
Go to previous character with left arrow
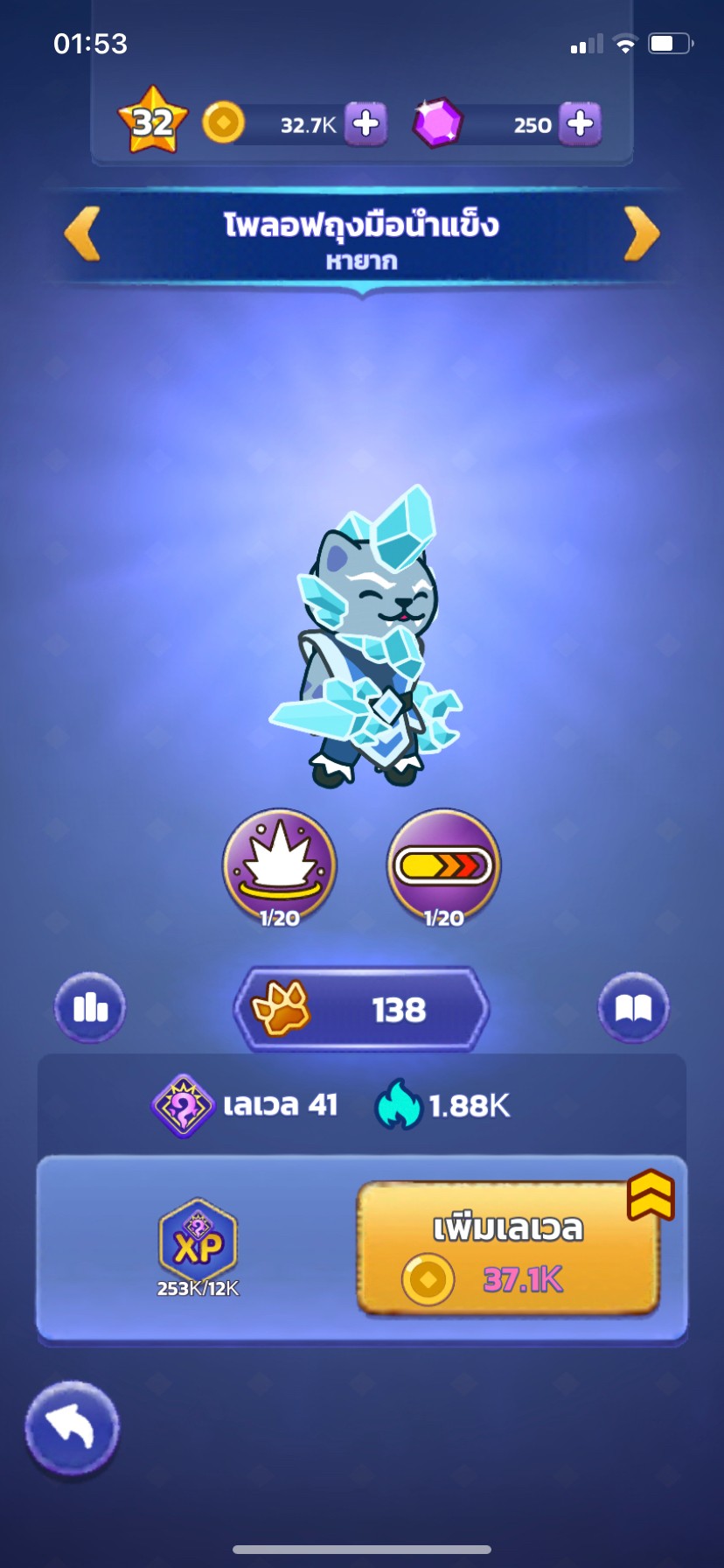(84, 234)
